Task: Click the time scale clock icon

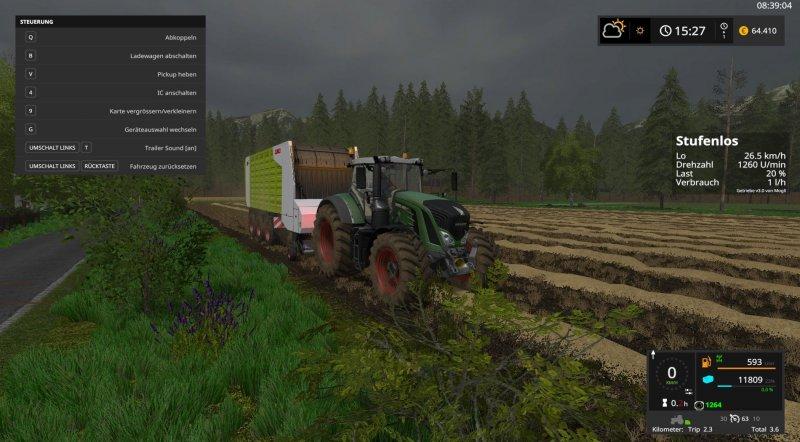Action: coord(666,31)
